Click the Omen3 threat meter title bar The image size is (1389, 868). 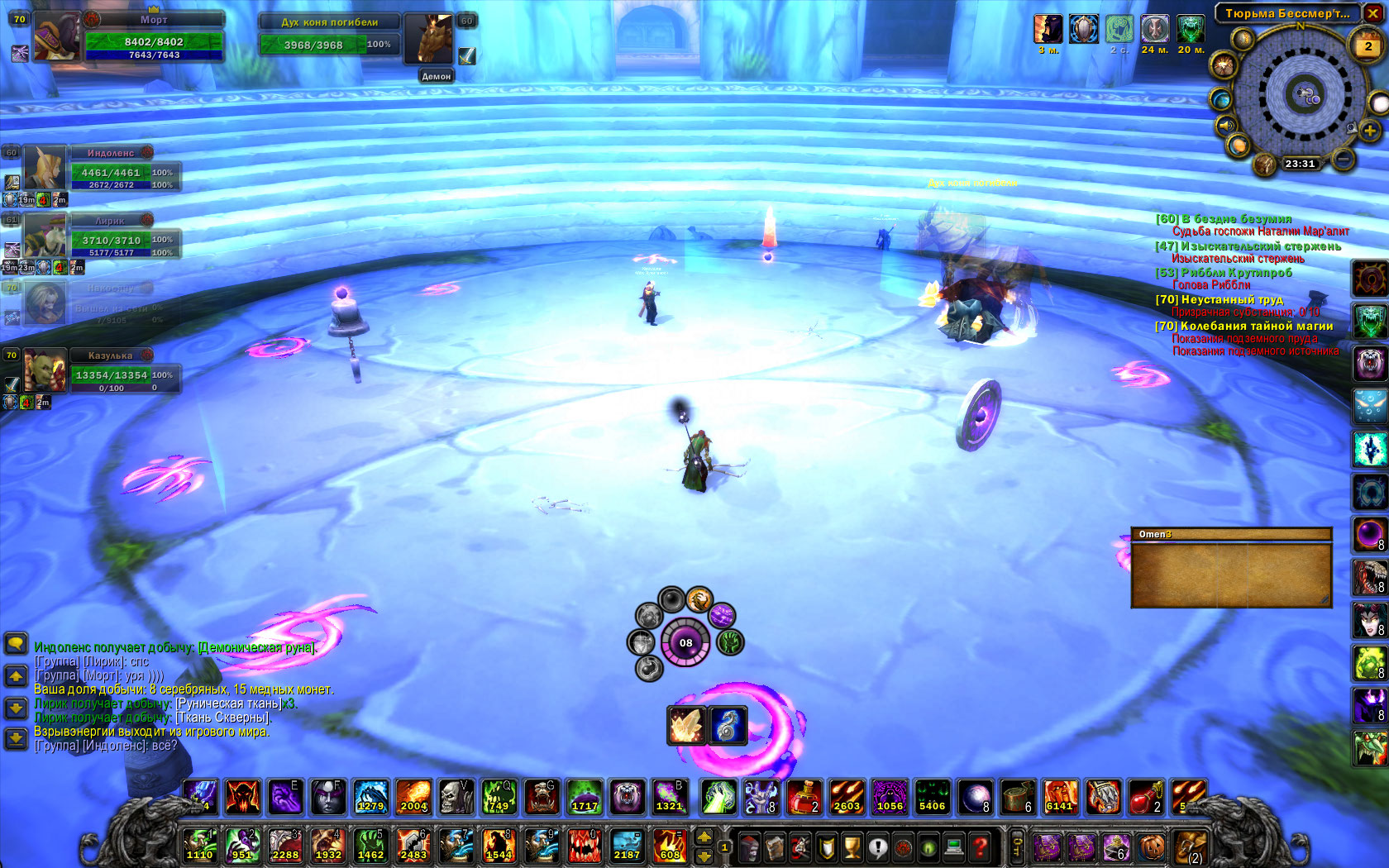[1231, 534]
